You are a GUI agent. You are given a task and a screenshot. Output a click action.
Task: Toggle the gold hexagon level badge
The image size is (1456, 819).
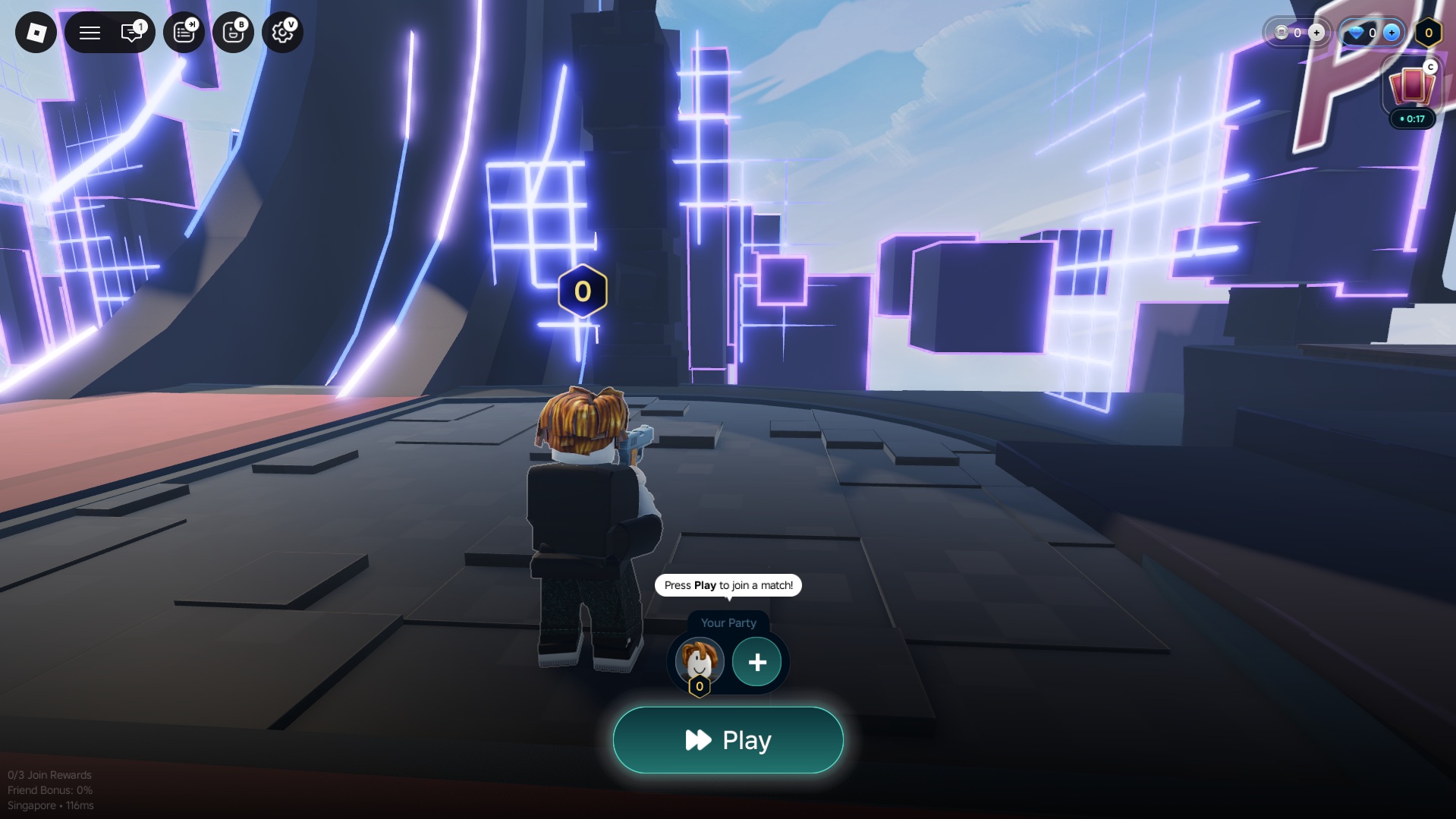1428,33
